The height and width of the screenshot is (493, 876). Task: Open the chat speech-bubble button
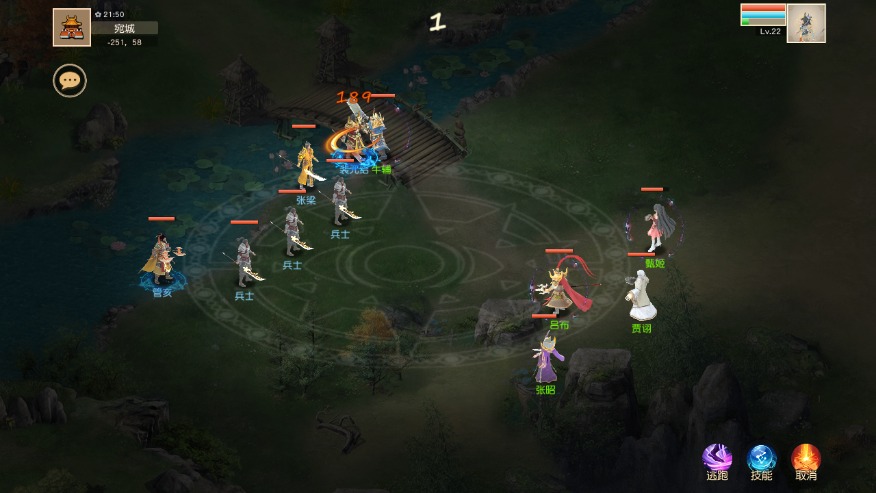(x=70, y=81)
